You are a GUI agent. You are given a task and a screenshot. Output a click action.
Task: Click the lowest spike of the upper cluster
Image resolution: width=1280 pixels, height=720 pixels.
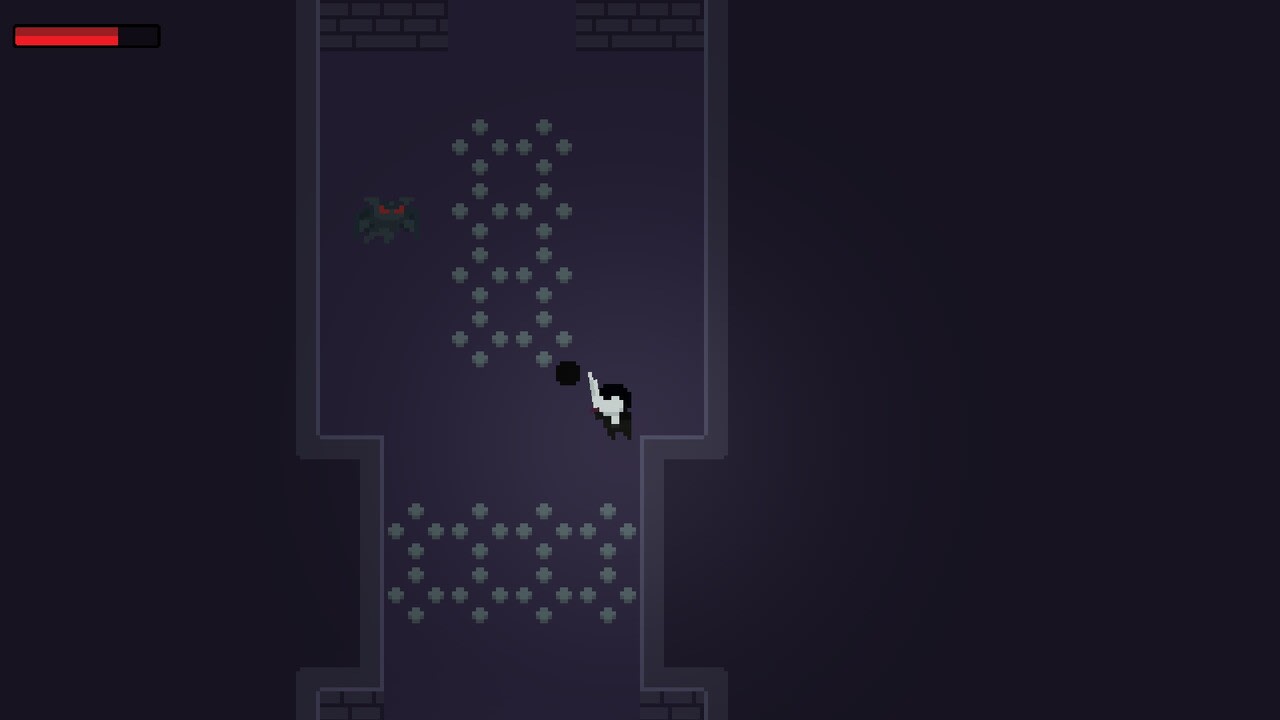(545, 357)
